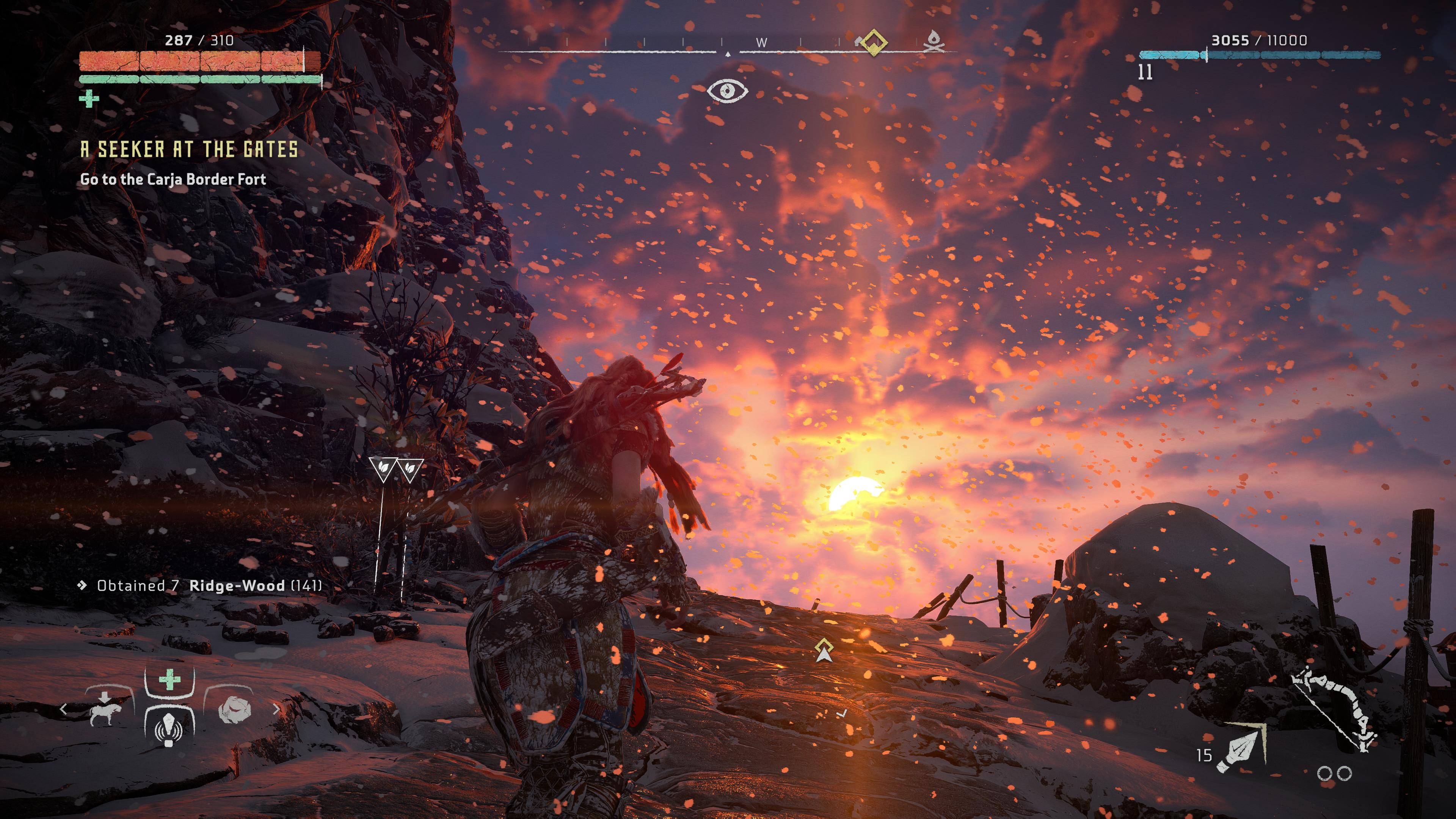Screen dimensions: 1456x819
Task: Select the campfire icon on the compass
Action: pos(933,41)
